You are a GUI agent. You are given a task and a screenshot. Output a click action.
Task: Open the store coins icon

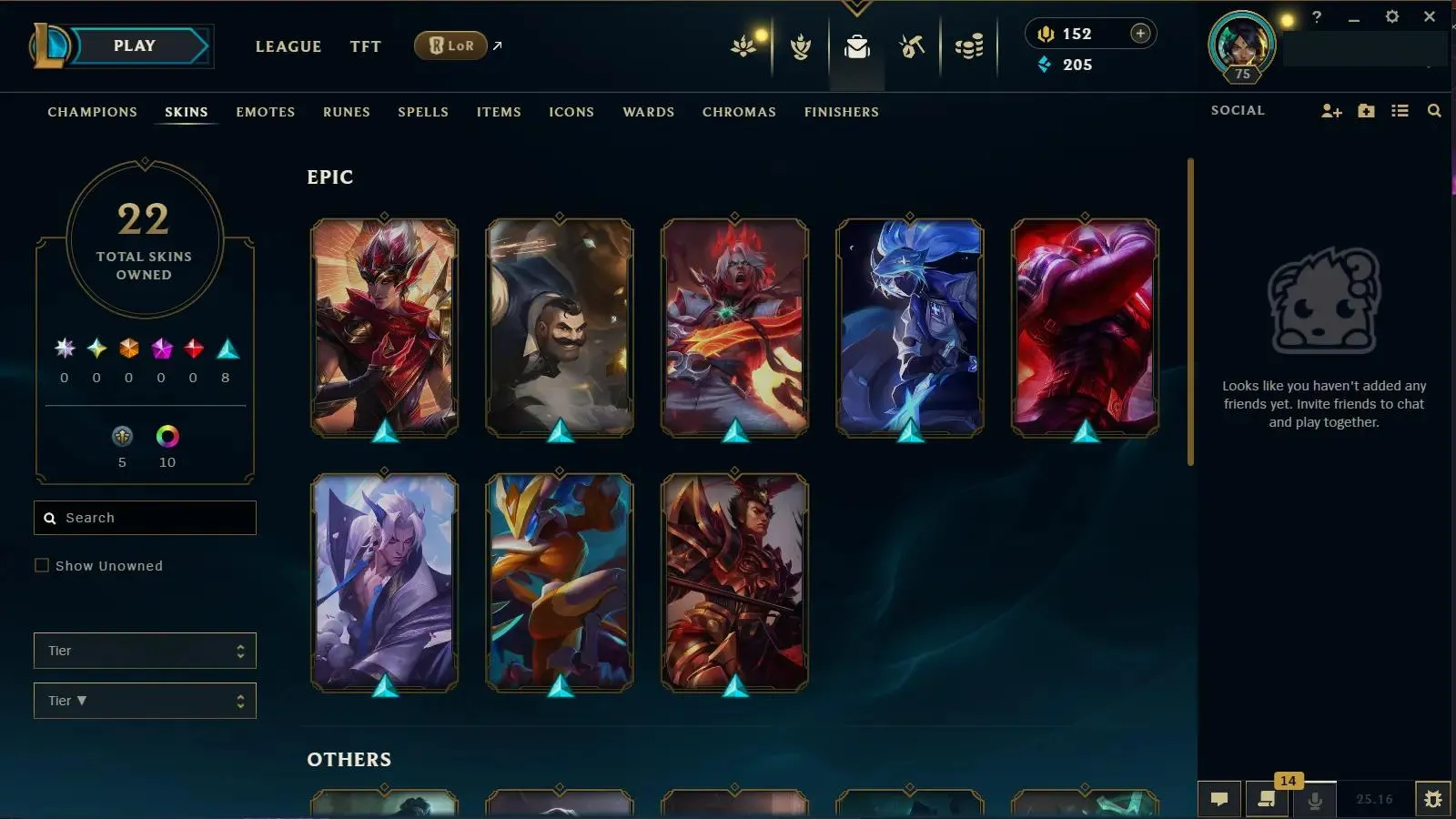[968, 45]
